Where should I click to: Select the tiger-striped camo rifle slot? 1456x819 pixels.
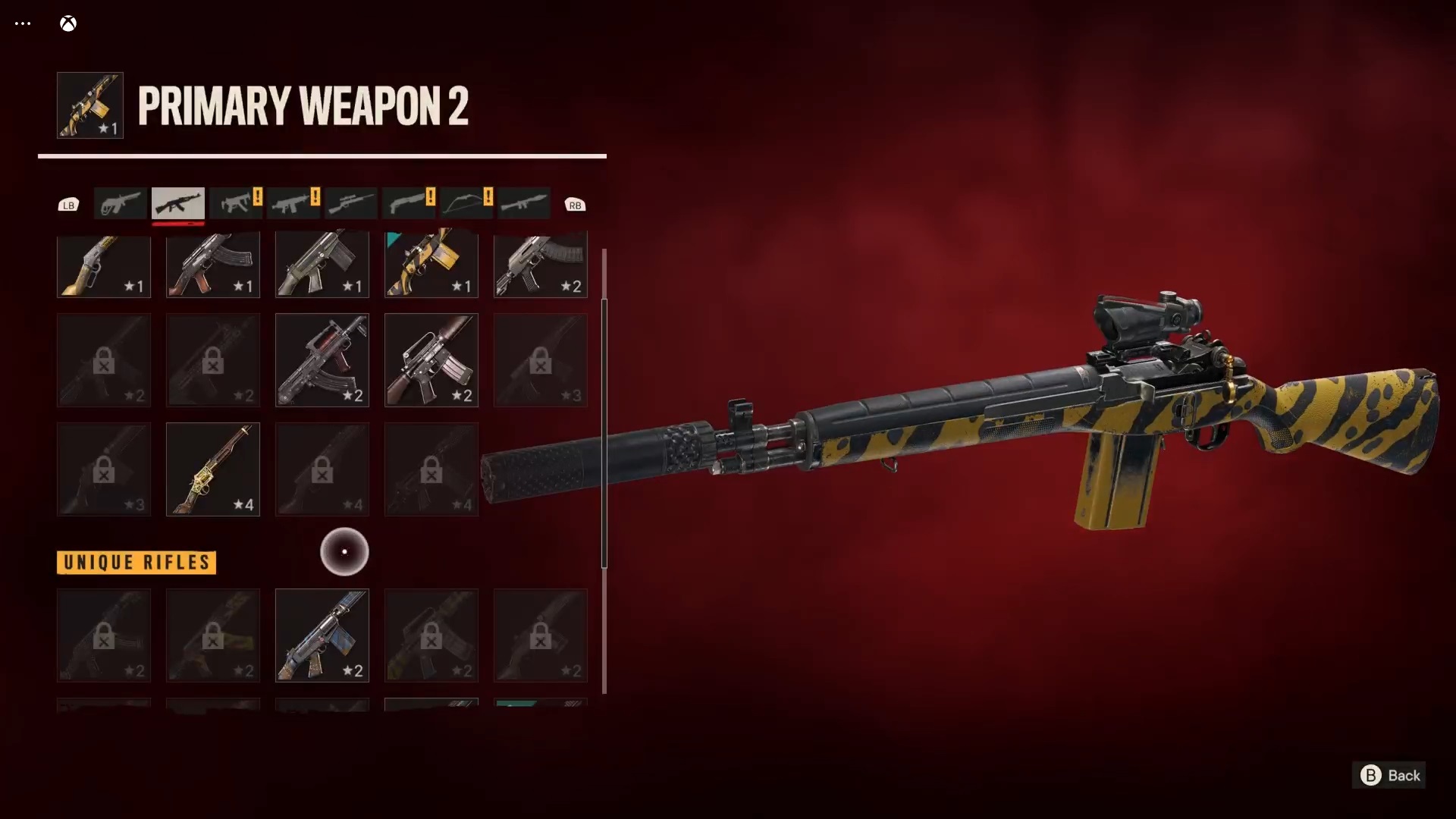pos(431,265)
